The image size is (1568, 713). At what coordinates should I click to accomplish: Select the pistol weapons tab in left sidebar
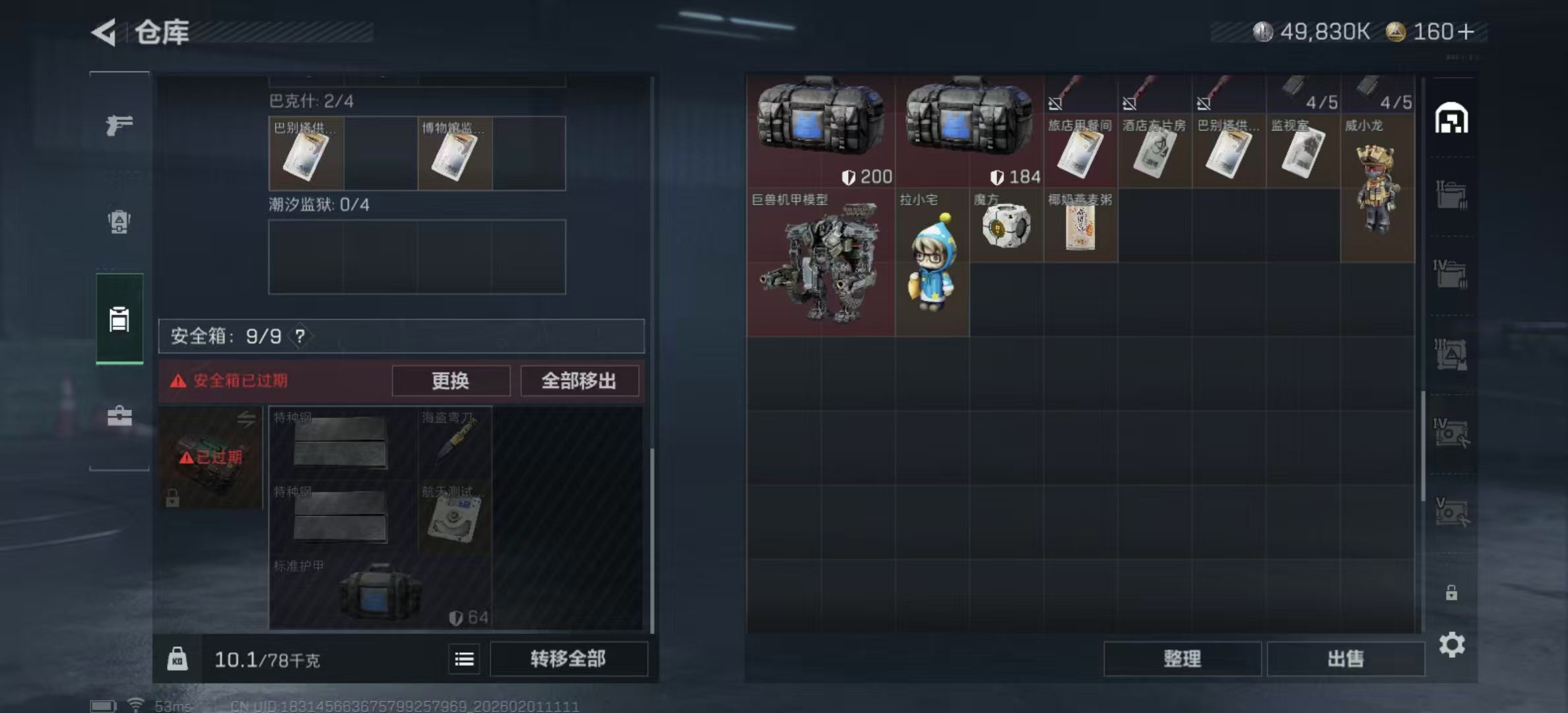click(119, 123)
